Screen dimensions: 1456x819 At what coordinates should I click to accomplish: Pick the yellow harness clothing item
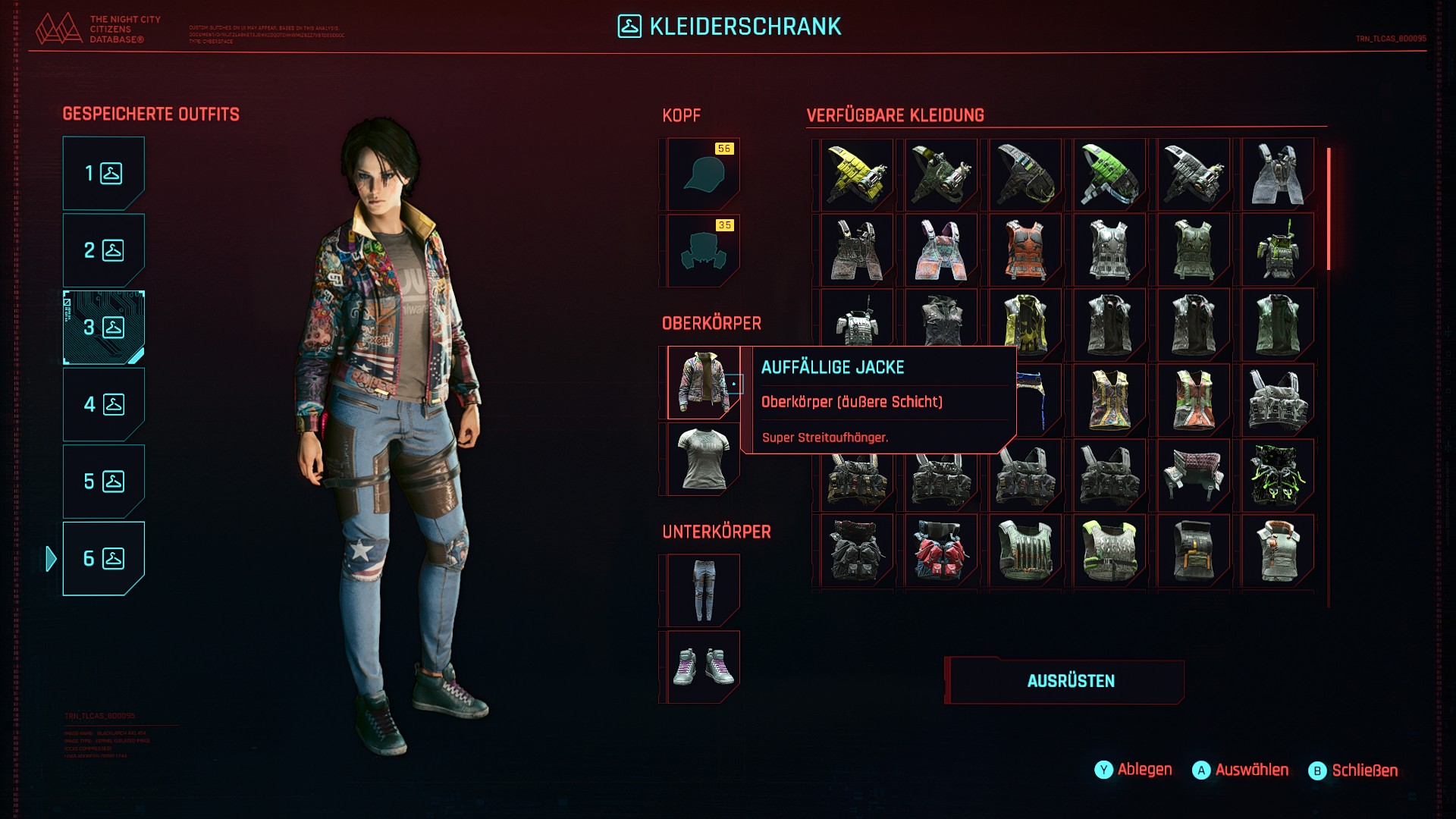click(x=857, y=174)
